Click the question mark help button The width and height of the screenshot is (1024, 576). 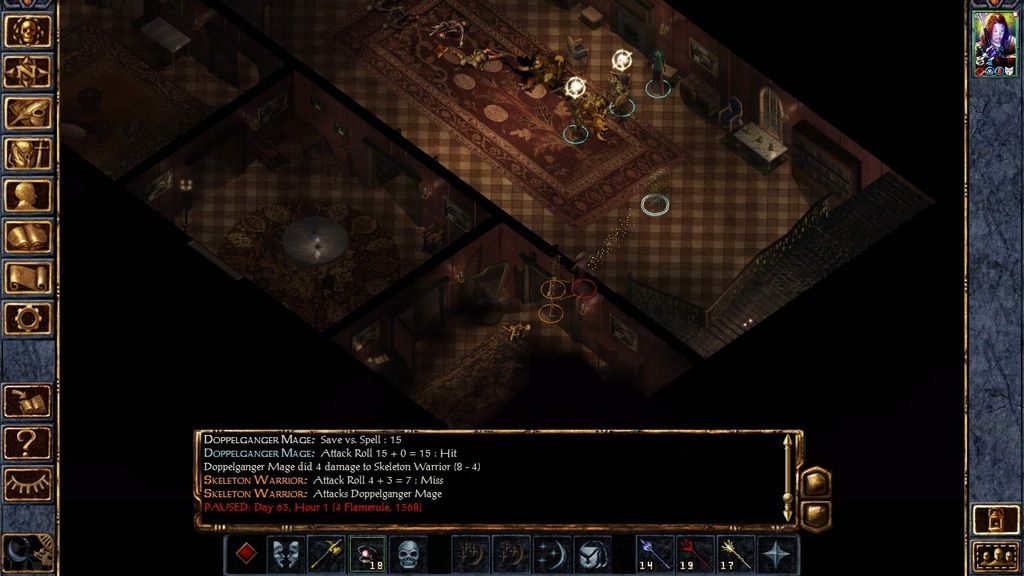[x=27, y=441]
